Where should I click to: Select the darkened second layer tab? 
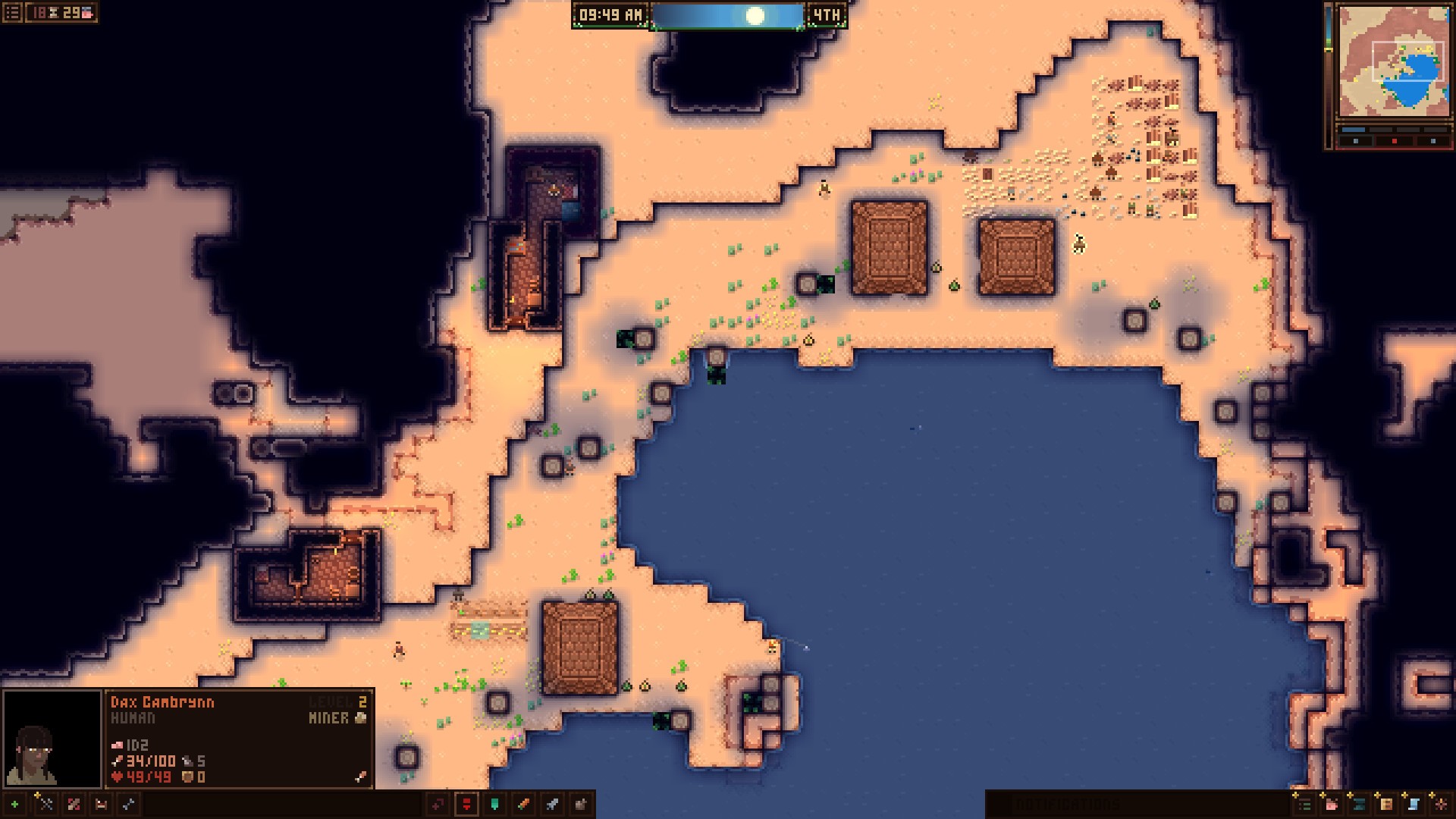[1382, 130]
